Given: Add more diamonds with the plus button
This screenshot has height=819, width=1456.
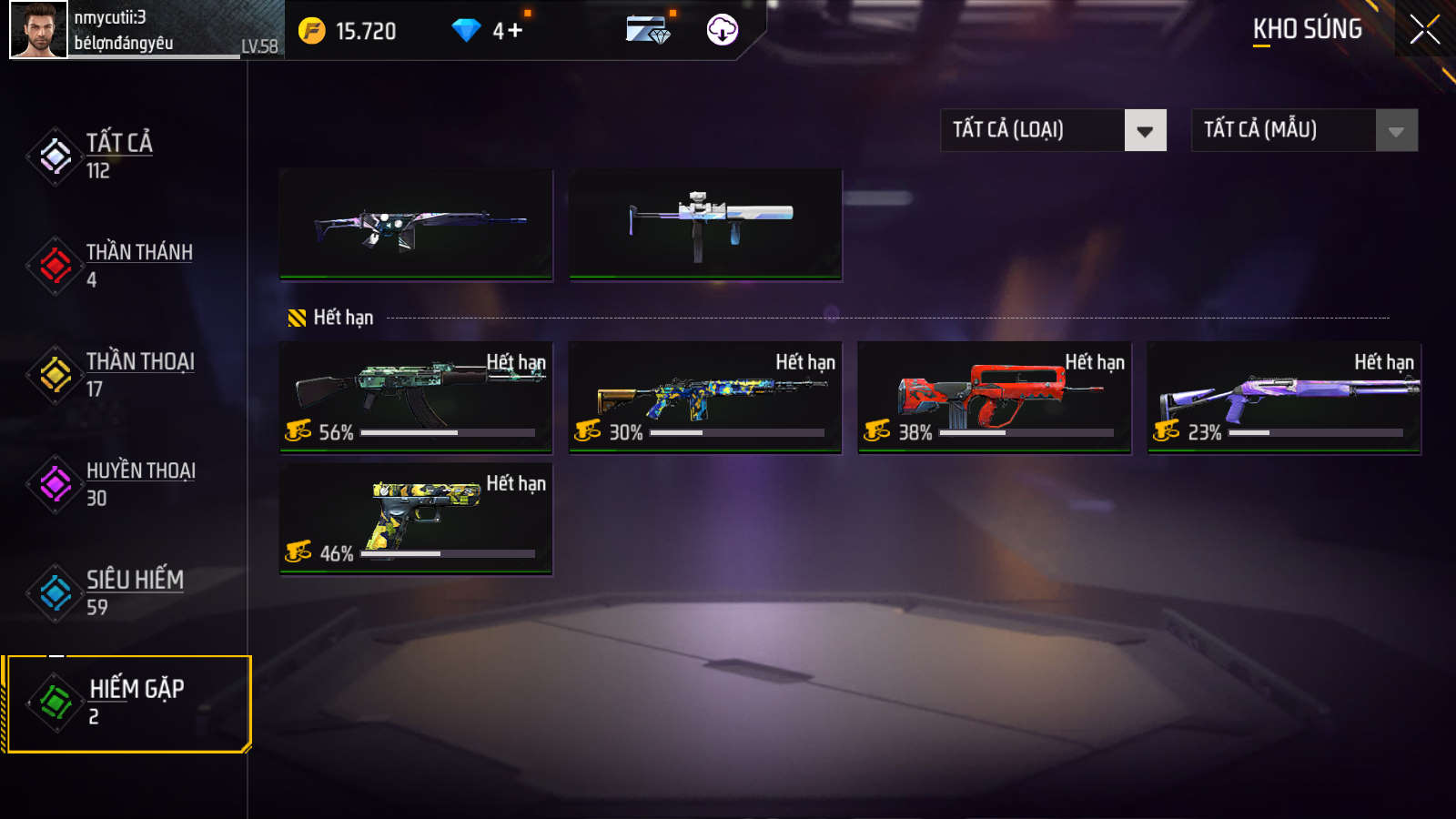Looking at the screenshot, I should coord(515,31).
